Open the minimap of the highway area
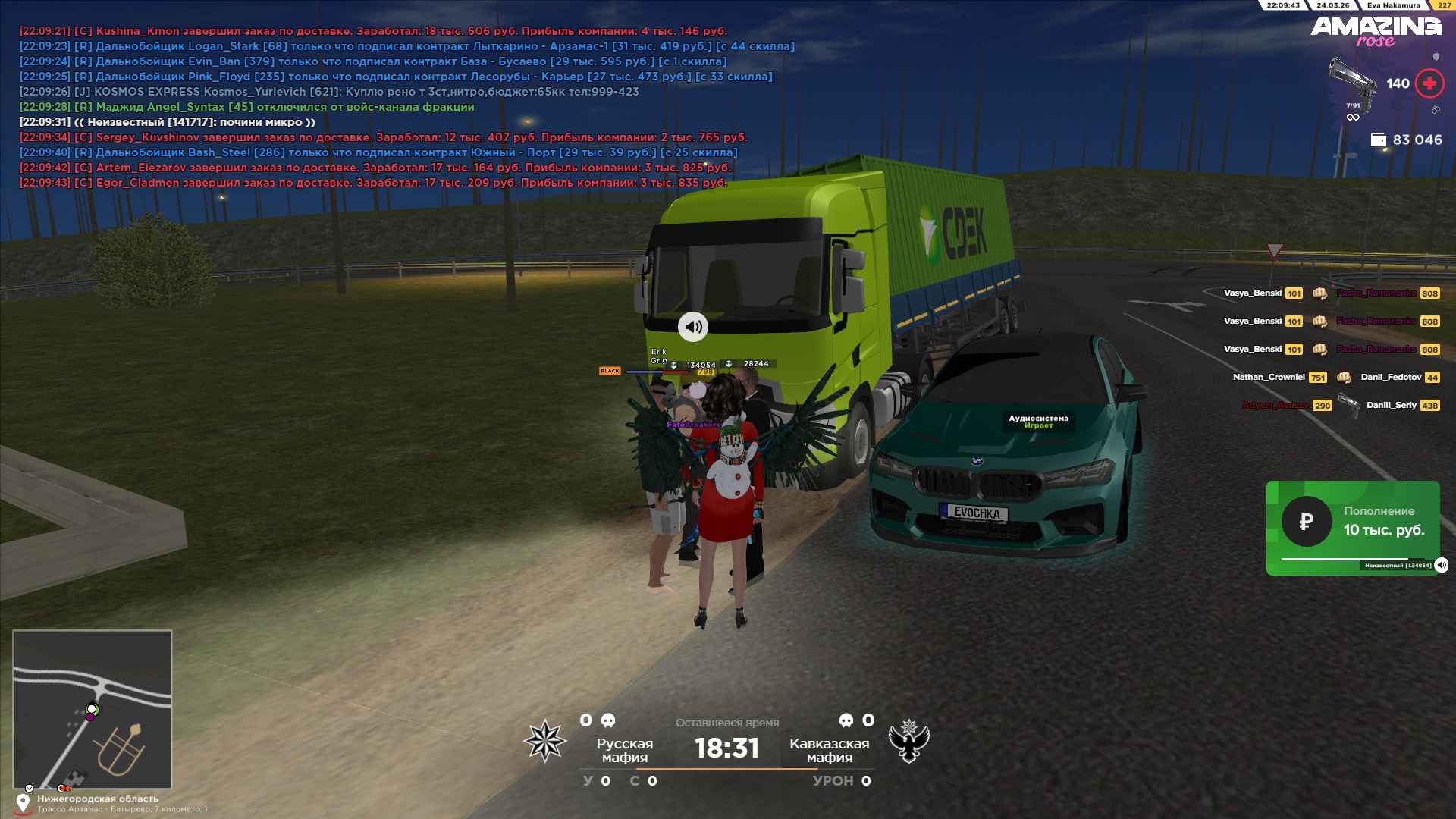 click(x=93, y=709)
